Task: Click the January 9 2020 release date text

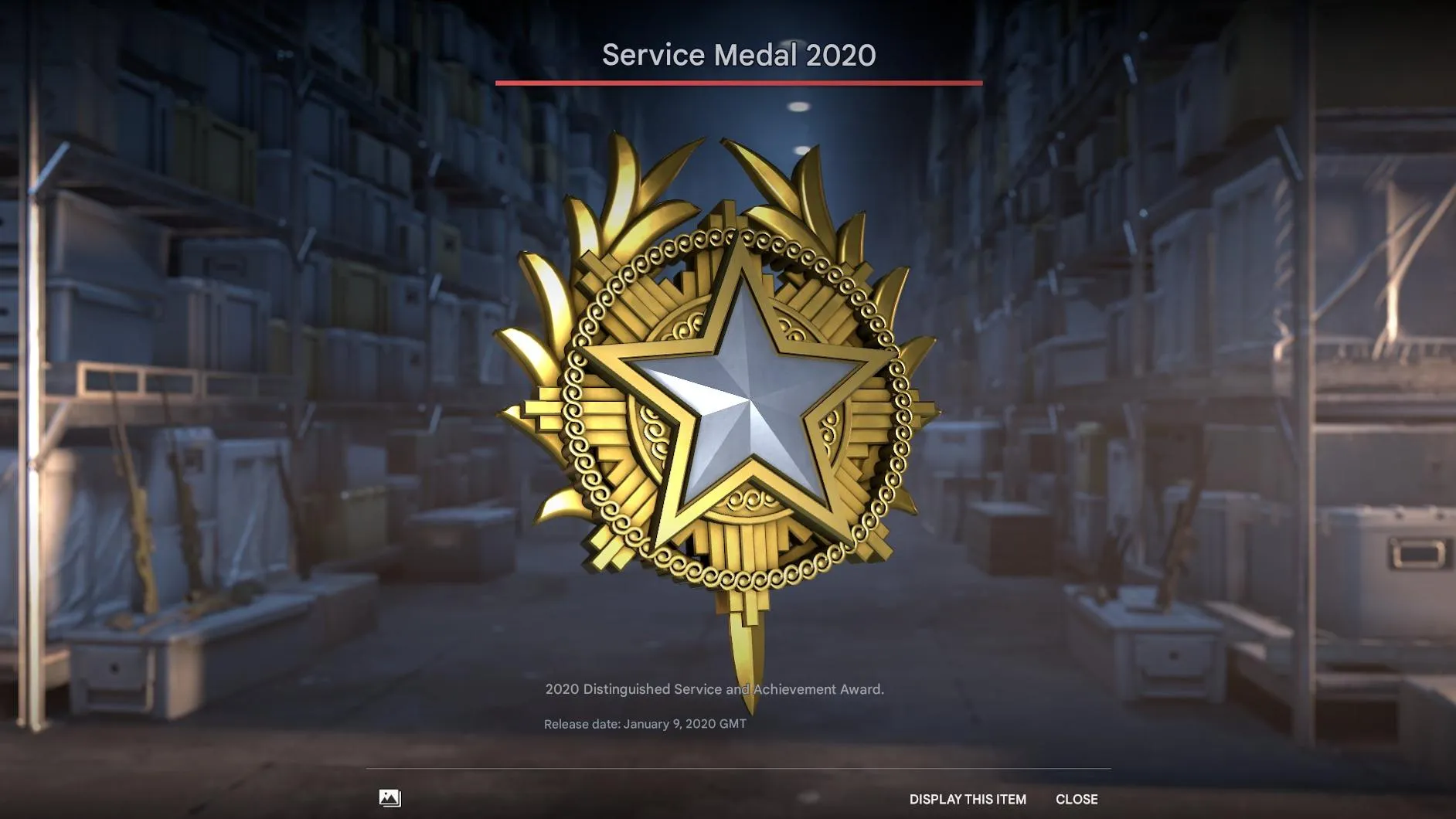Action: [x=647, y=725]
